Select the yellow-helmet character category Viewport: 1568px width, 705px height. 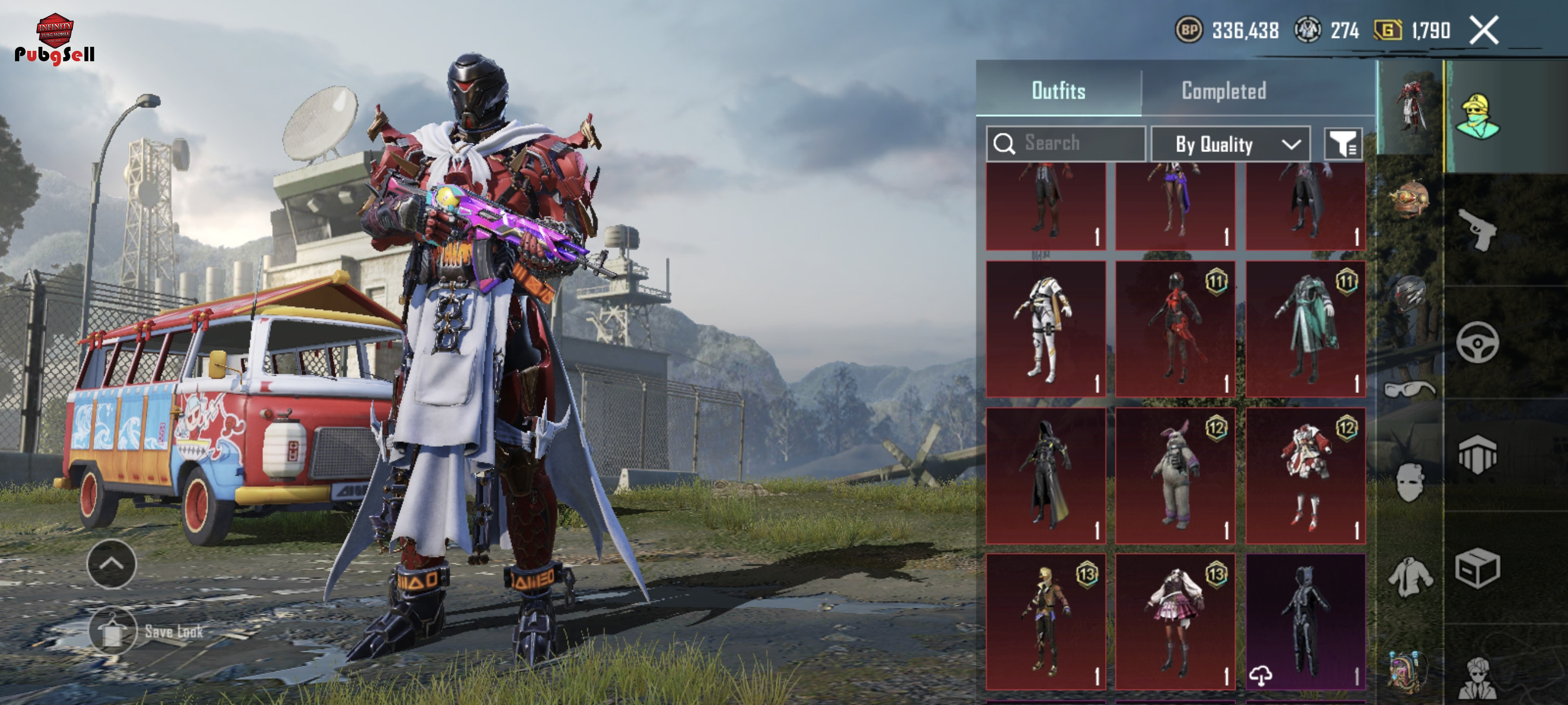(x=1478, y=116)
